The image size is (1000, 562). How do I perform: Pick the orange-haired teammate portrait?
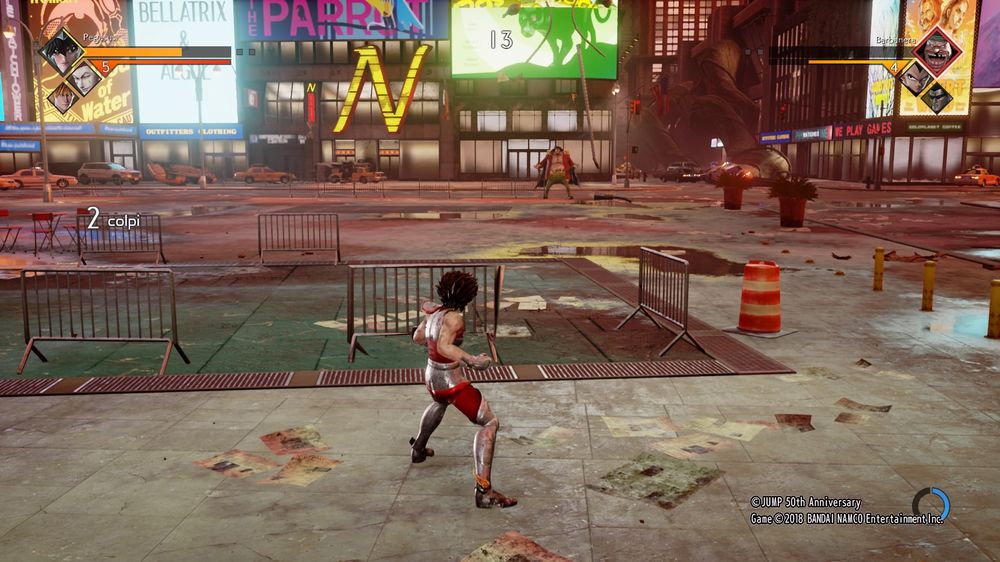[x=63, y=97]
